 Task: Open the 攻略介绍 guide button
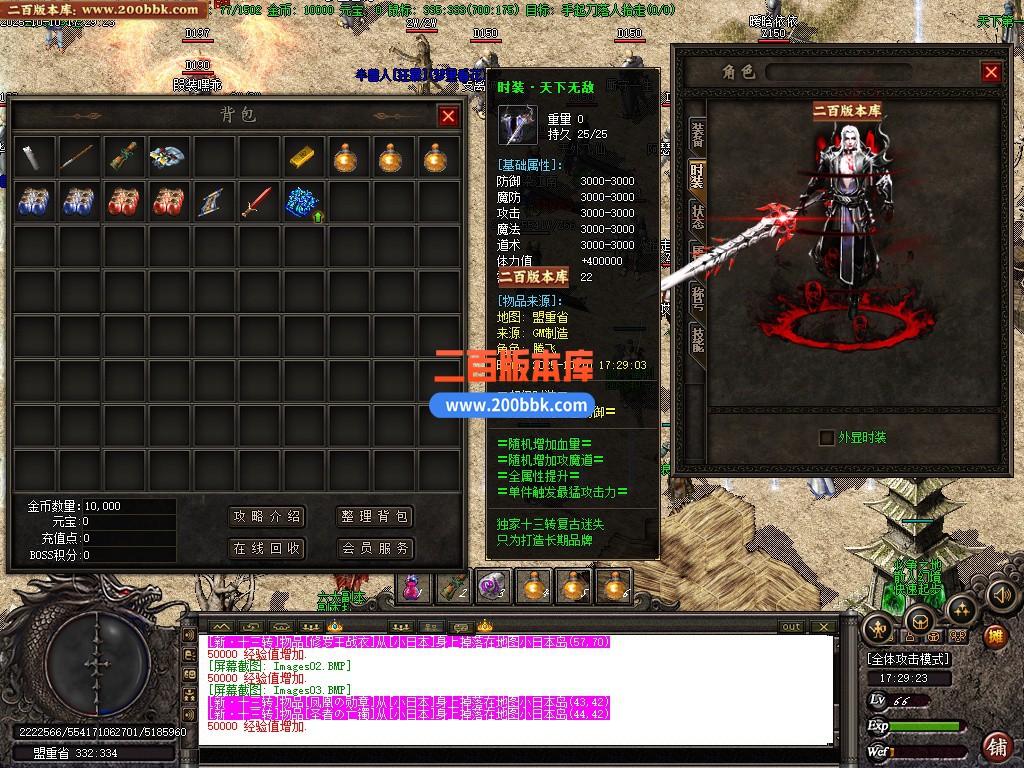pos(267,517)
